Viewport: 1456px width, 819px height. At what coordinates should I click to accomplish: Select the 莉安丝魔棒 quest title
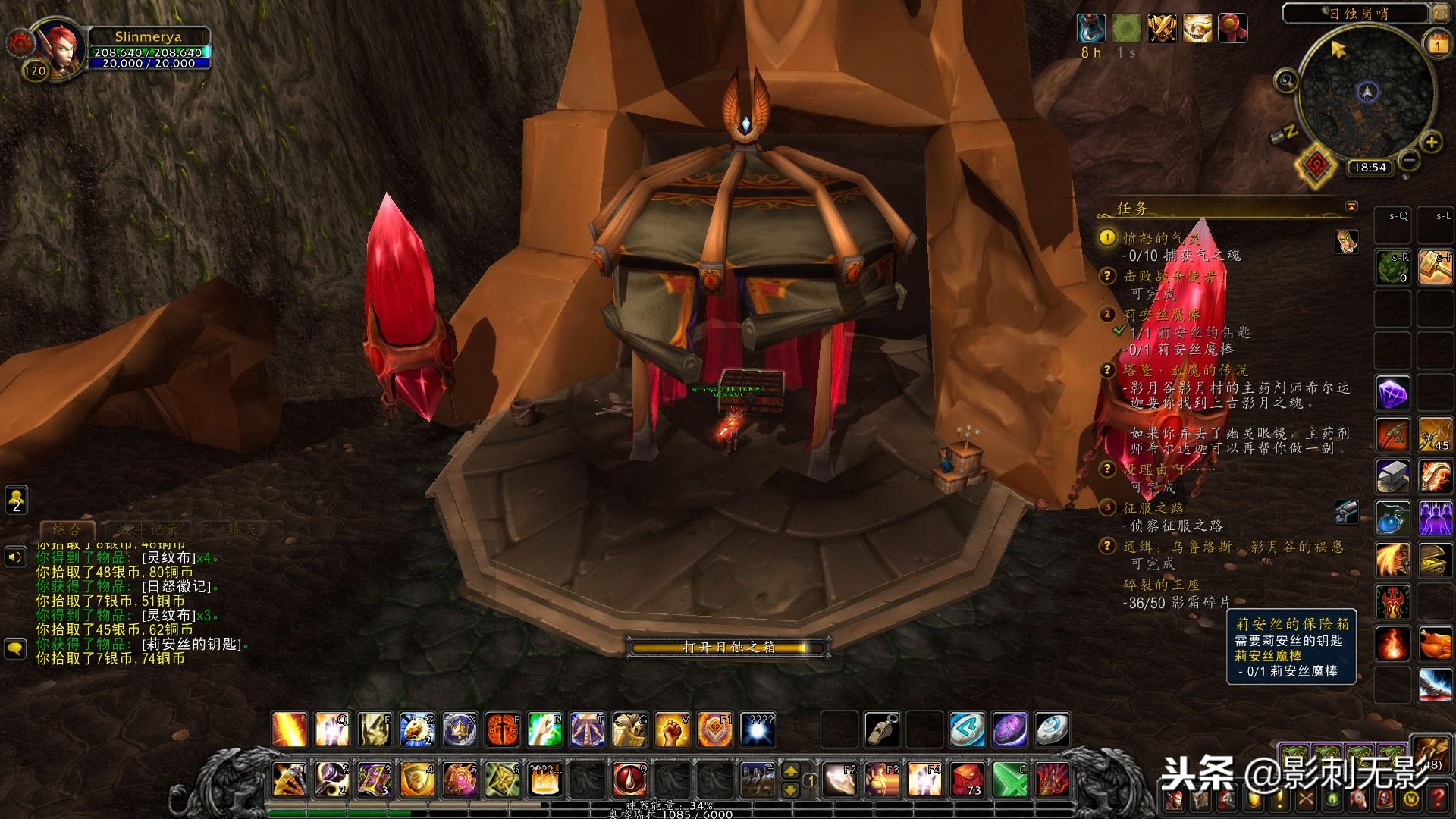point(1161,315)
